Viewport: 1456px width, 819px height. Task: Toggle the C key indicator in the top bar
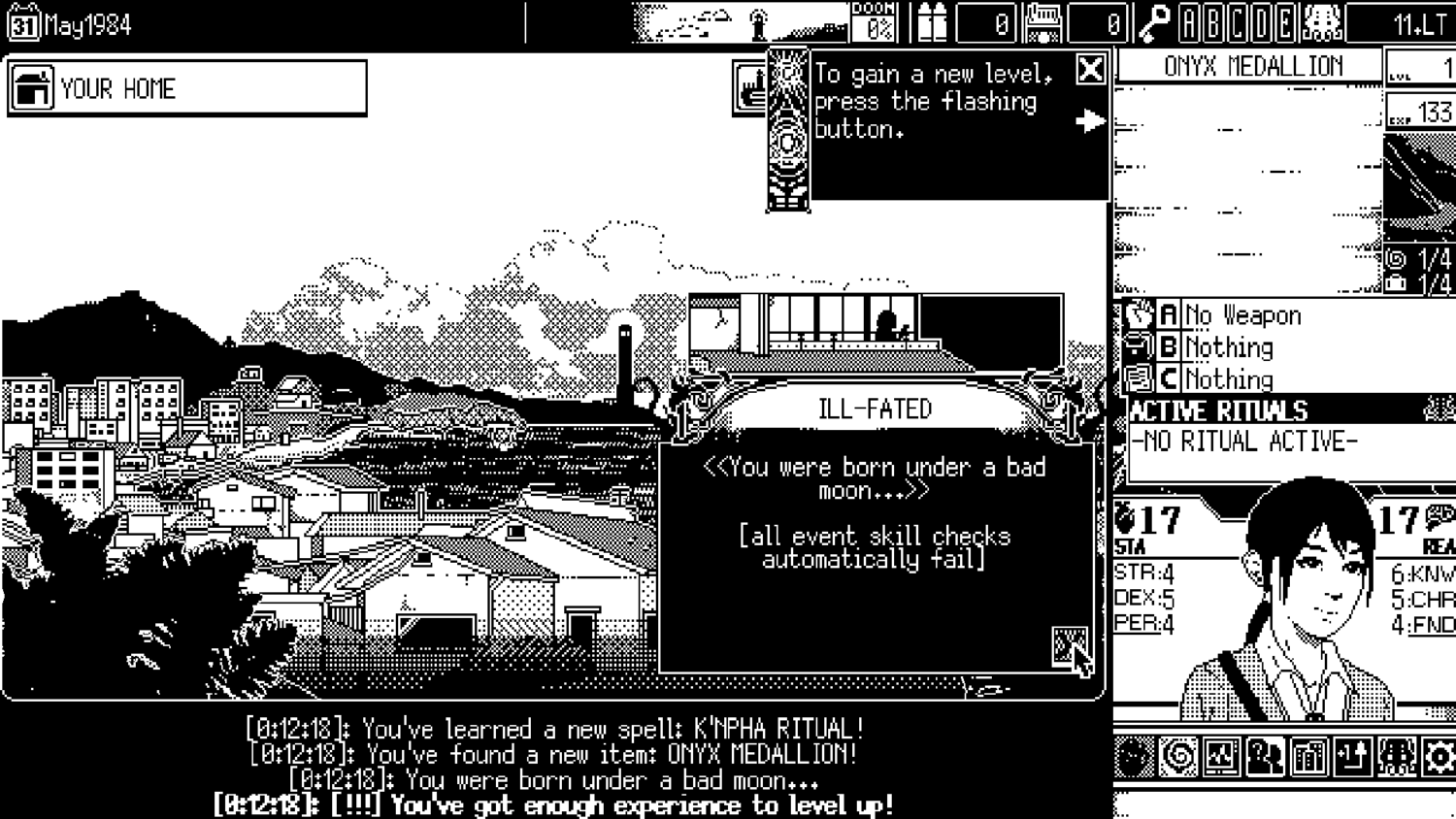point(1237,17)
